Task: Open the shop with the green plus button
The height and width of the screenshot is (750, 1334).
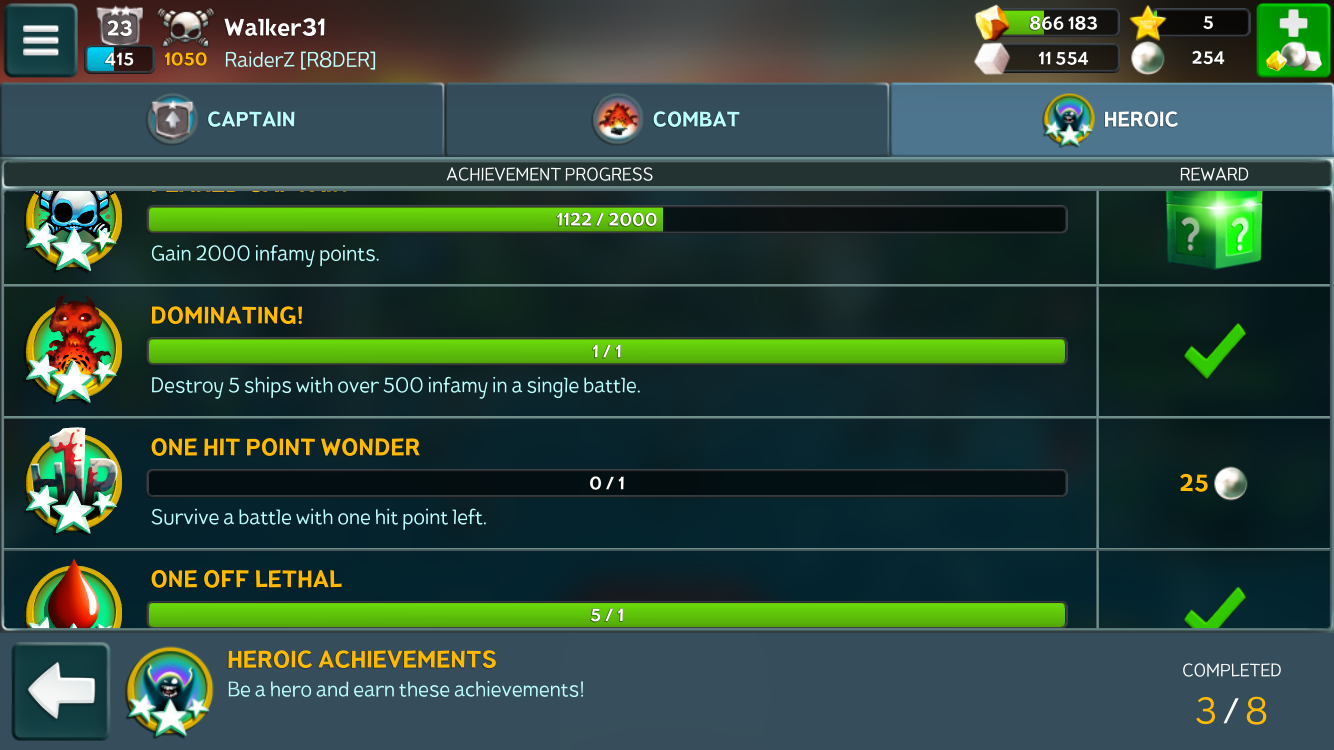Action: pyautogui.click(x=1293, y=41)
